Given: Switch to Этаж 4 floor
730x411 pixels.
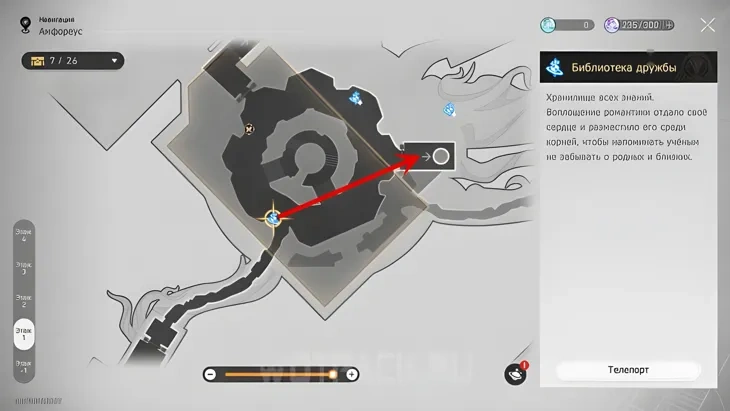Looking at the screenshot, I should [x=22, y=237].
